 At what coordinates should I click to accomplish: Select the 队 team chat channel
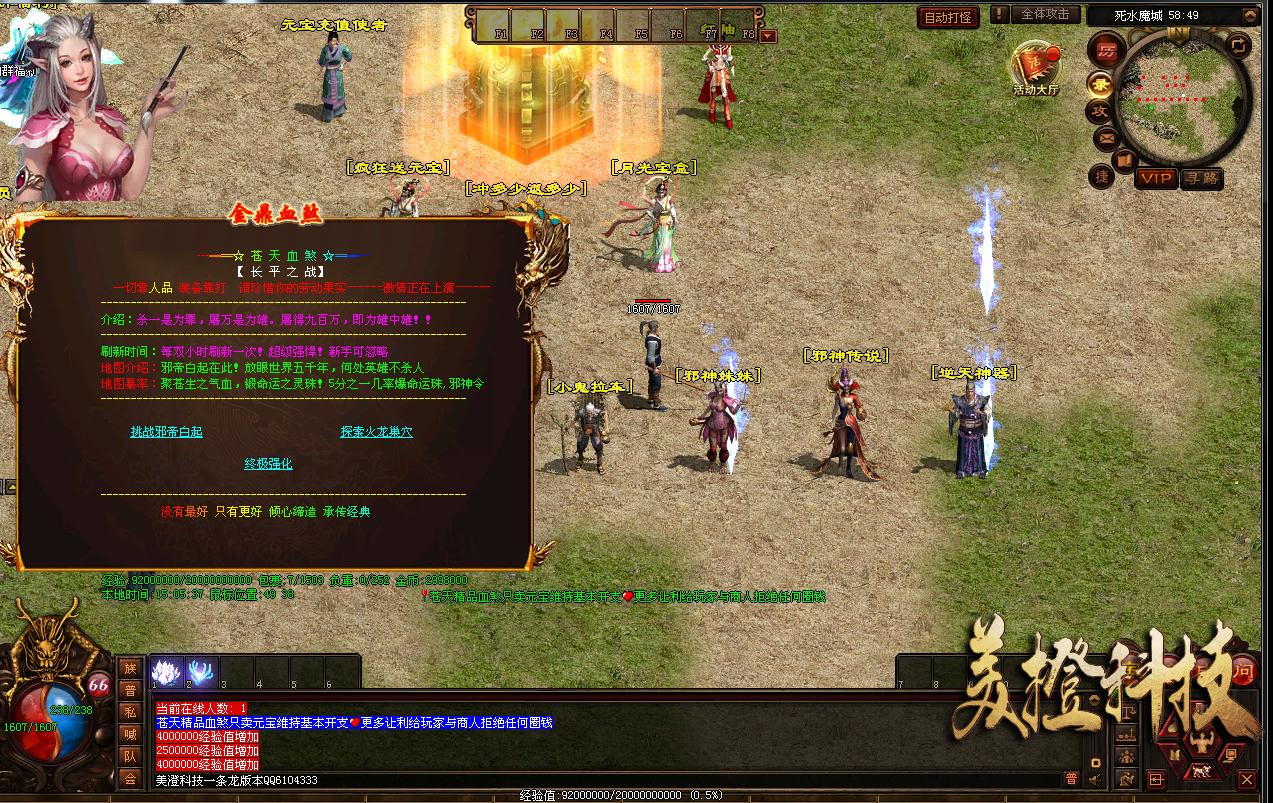click(x=129, y=756)
